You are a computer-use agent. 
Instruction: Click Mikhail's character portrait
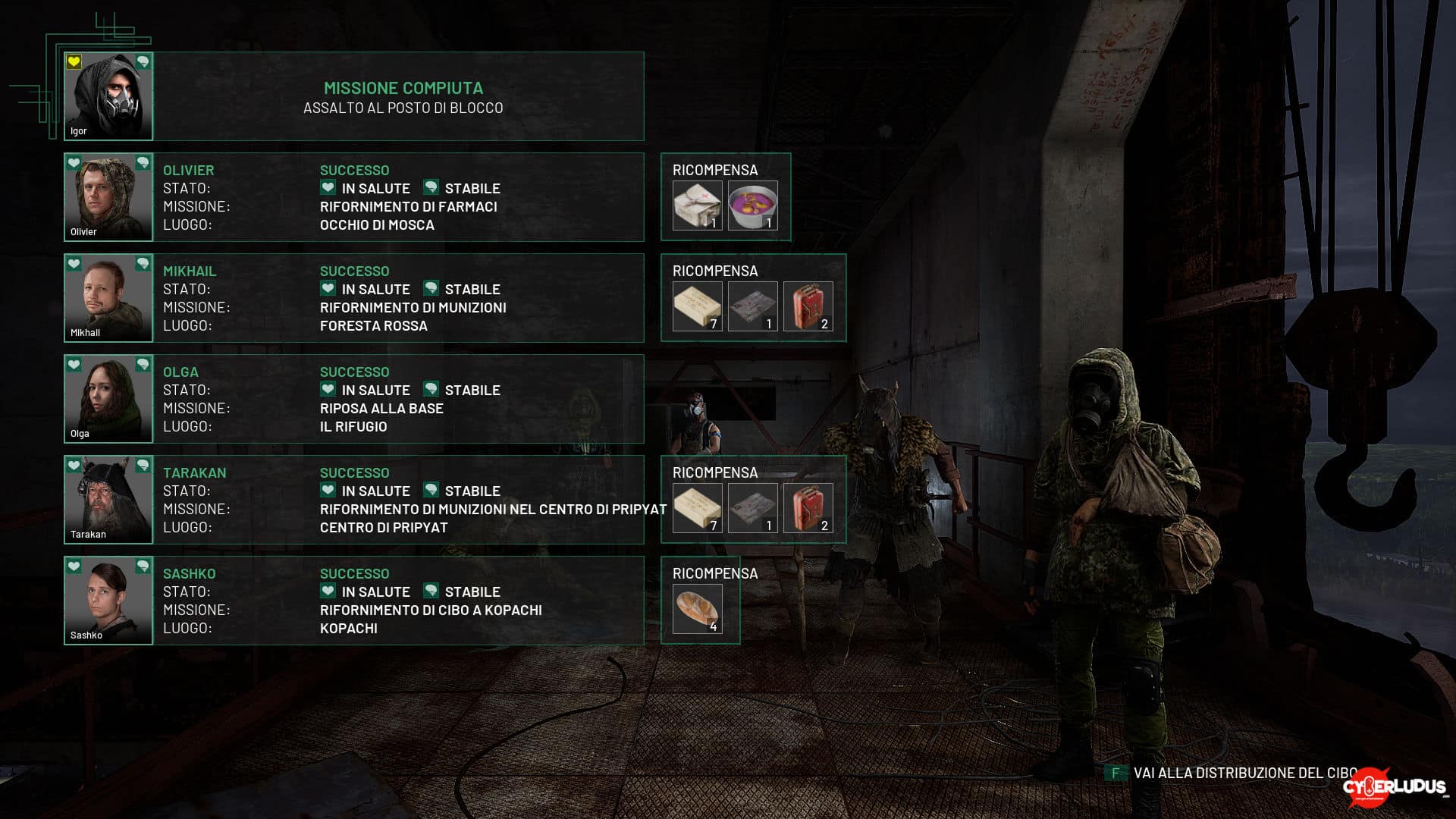tap(108, 298)
